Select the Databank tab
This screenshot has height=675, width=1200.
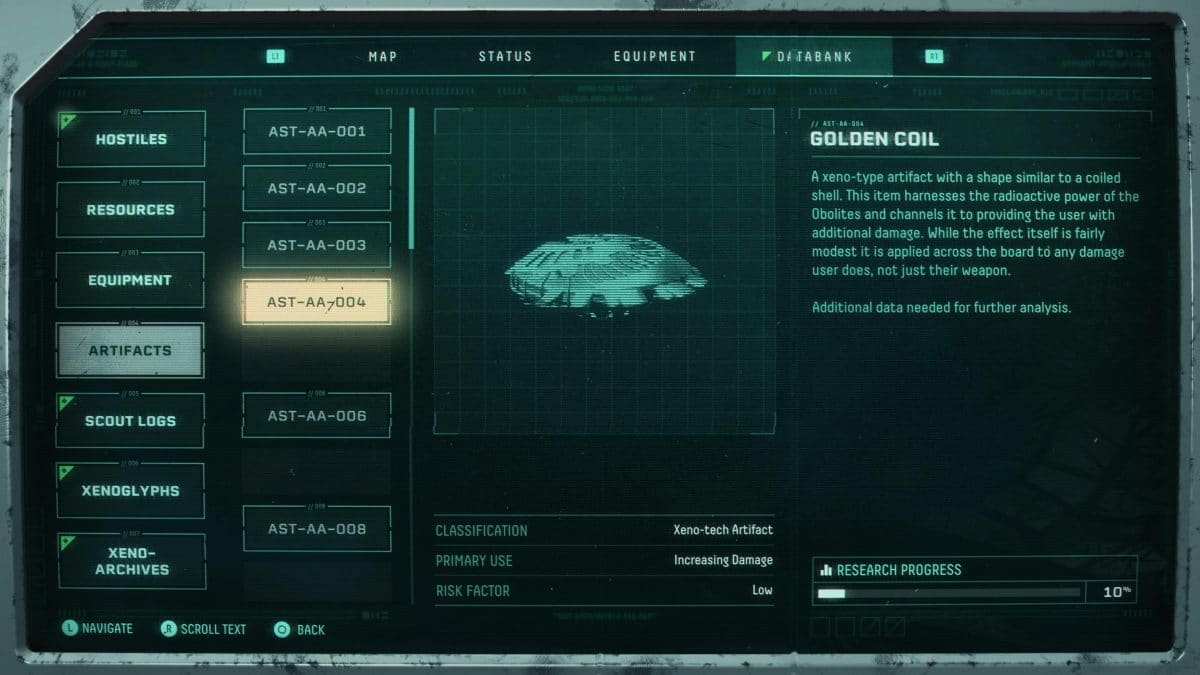813,57
